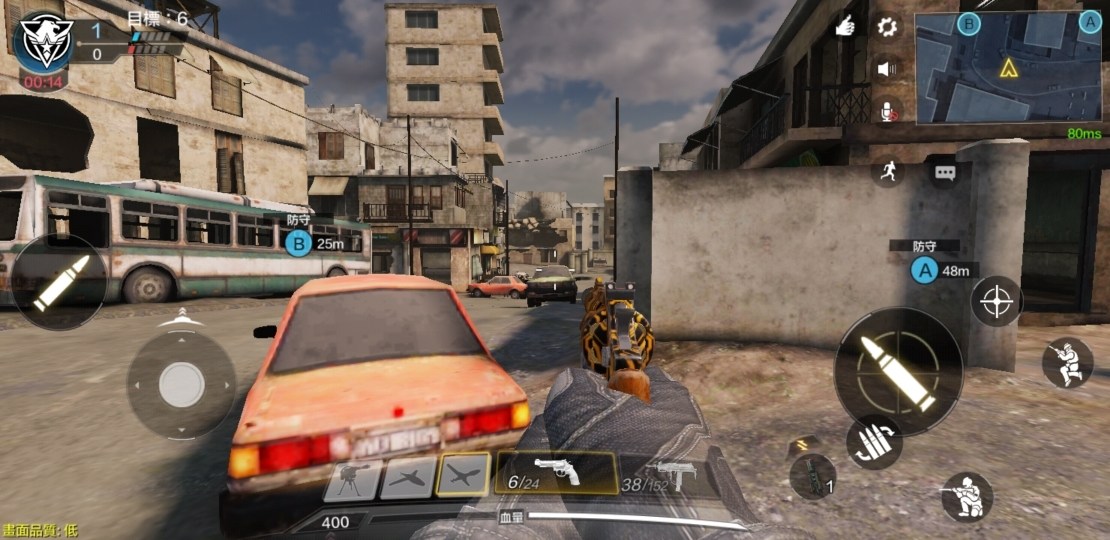Aim down sights with the crosshair button
The image size is (1110, 540).
pos(997,301)
